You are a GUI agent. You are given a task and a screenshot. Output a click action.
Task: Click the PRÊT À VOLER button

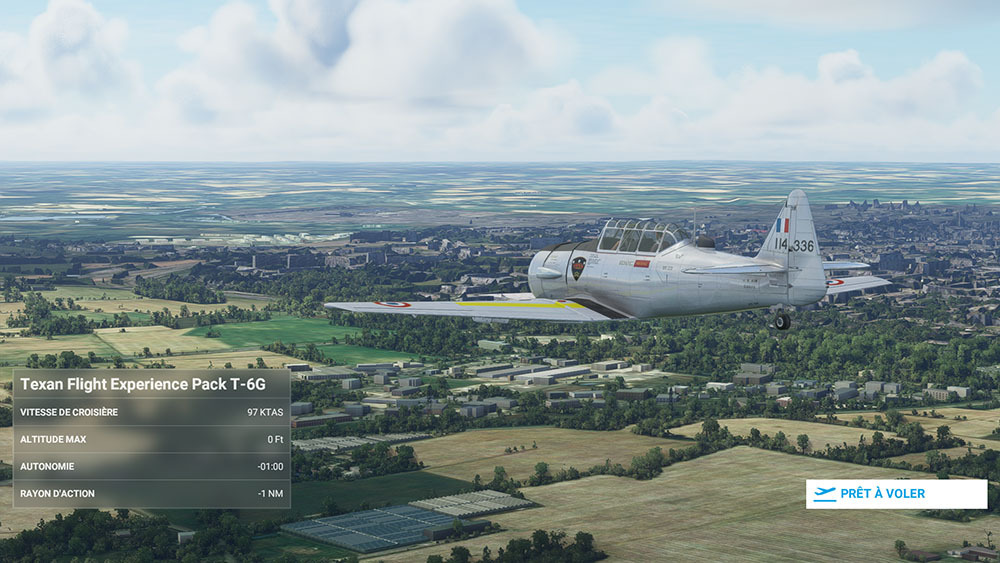[896, 494]
